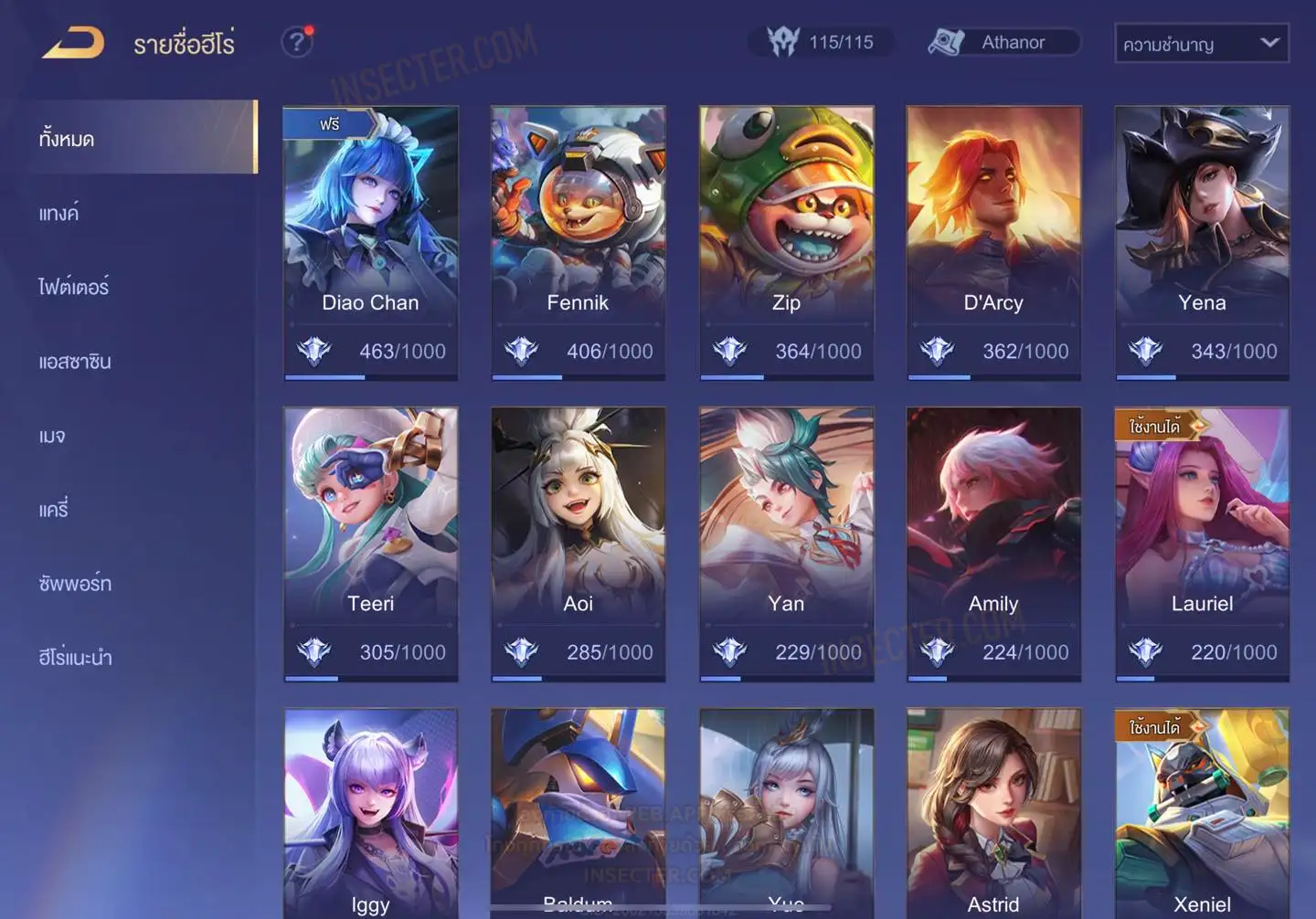The image size is (1316, 919).
Task: Choose the Zip hero card
Action: 786,242
